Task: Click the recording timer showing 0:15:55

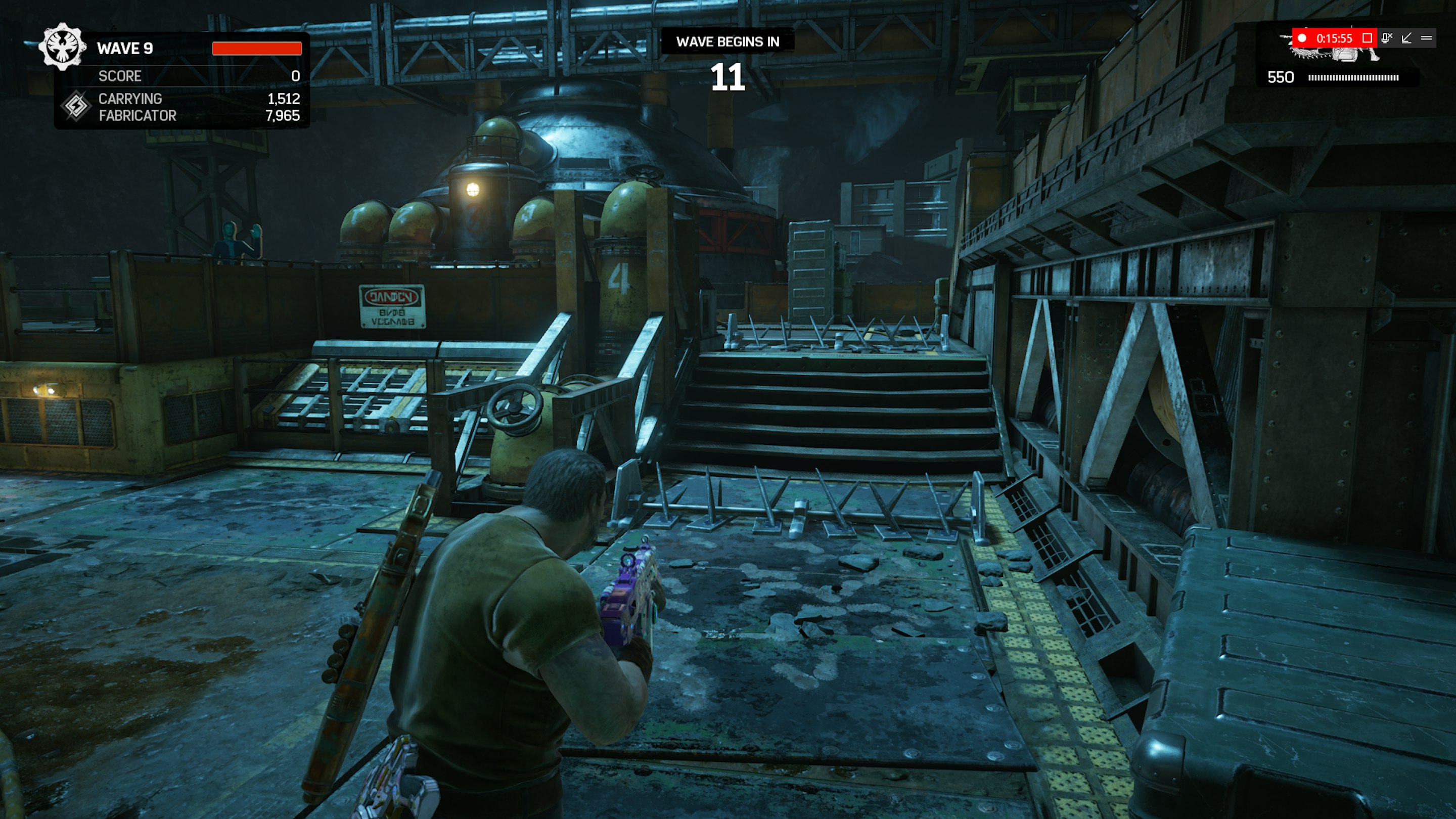Action: pos(1335,39)
